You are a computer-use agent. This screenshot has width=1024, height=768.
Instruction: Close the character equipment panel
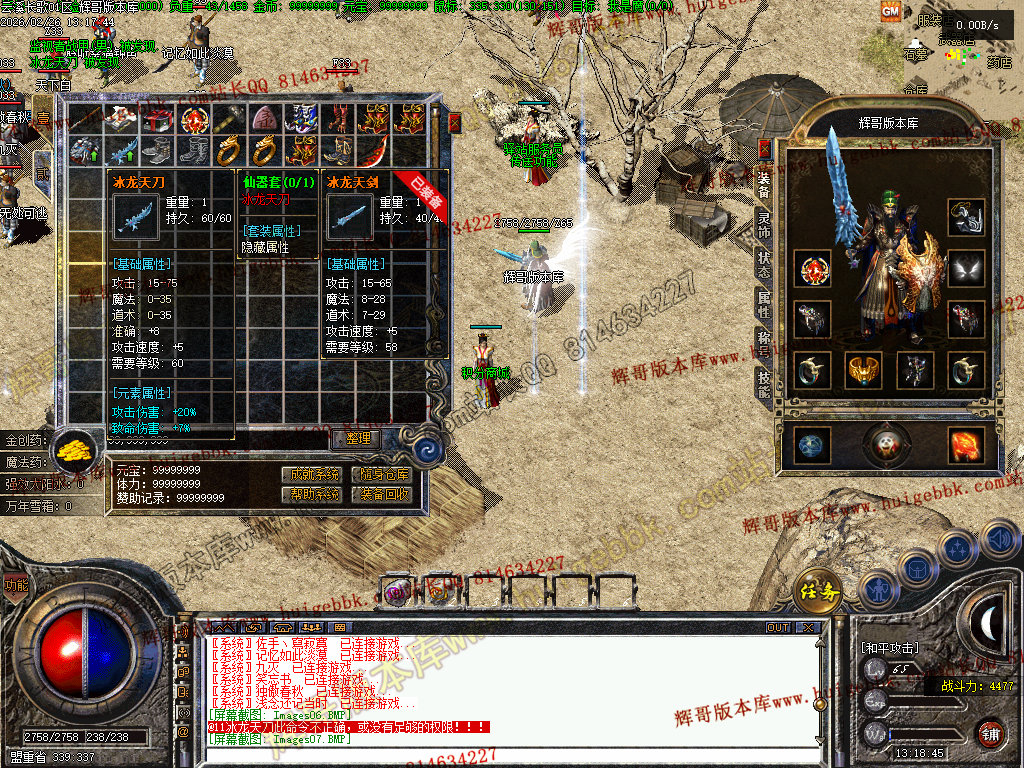pos(764,150)
